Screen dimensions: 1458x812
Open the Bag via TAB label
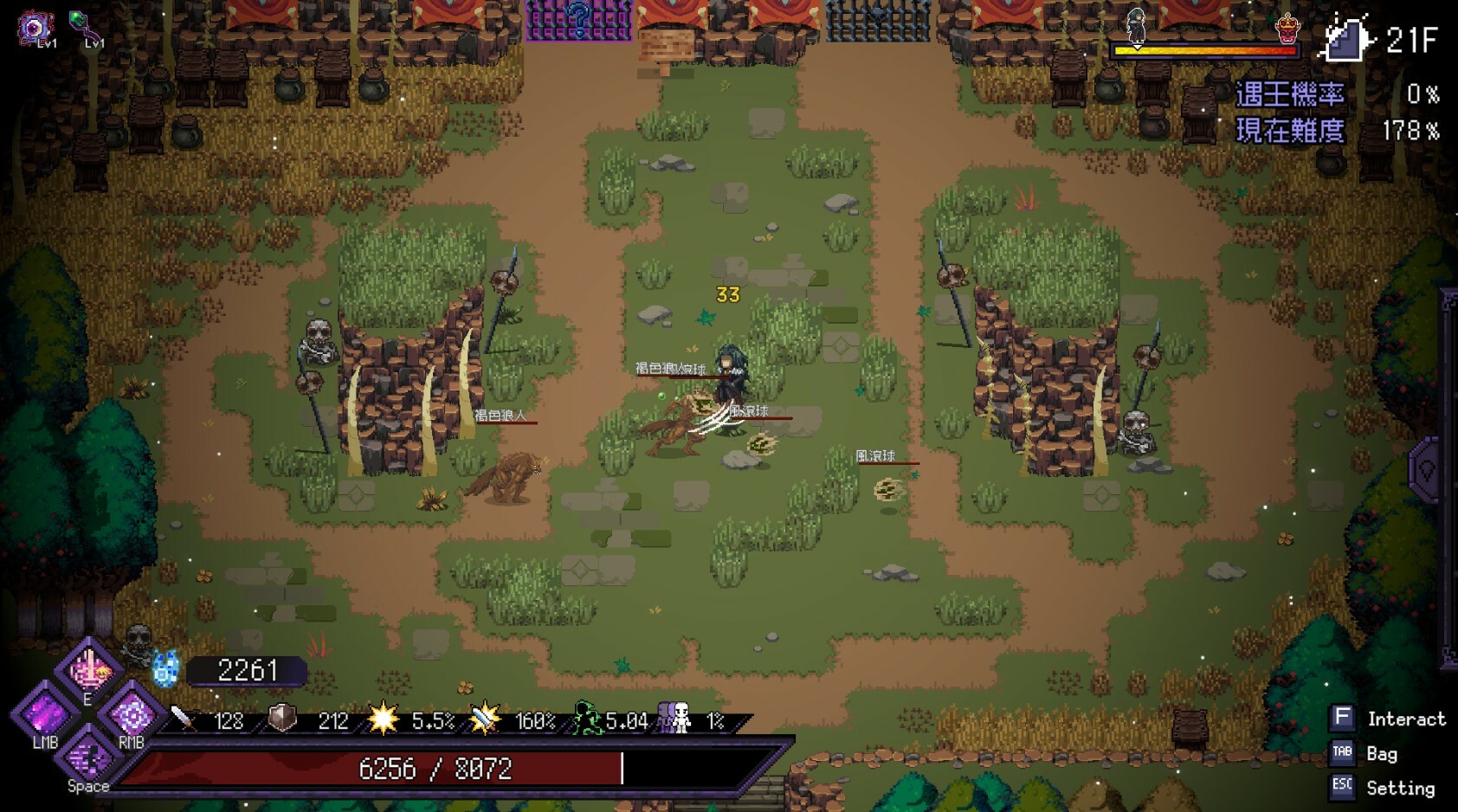pyautogui.click(x=1343, y=754)
